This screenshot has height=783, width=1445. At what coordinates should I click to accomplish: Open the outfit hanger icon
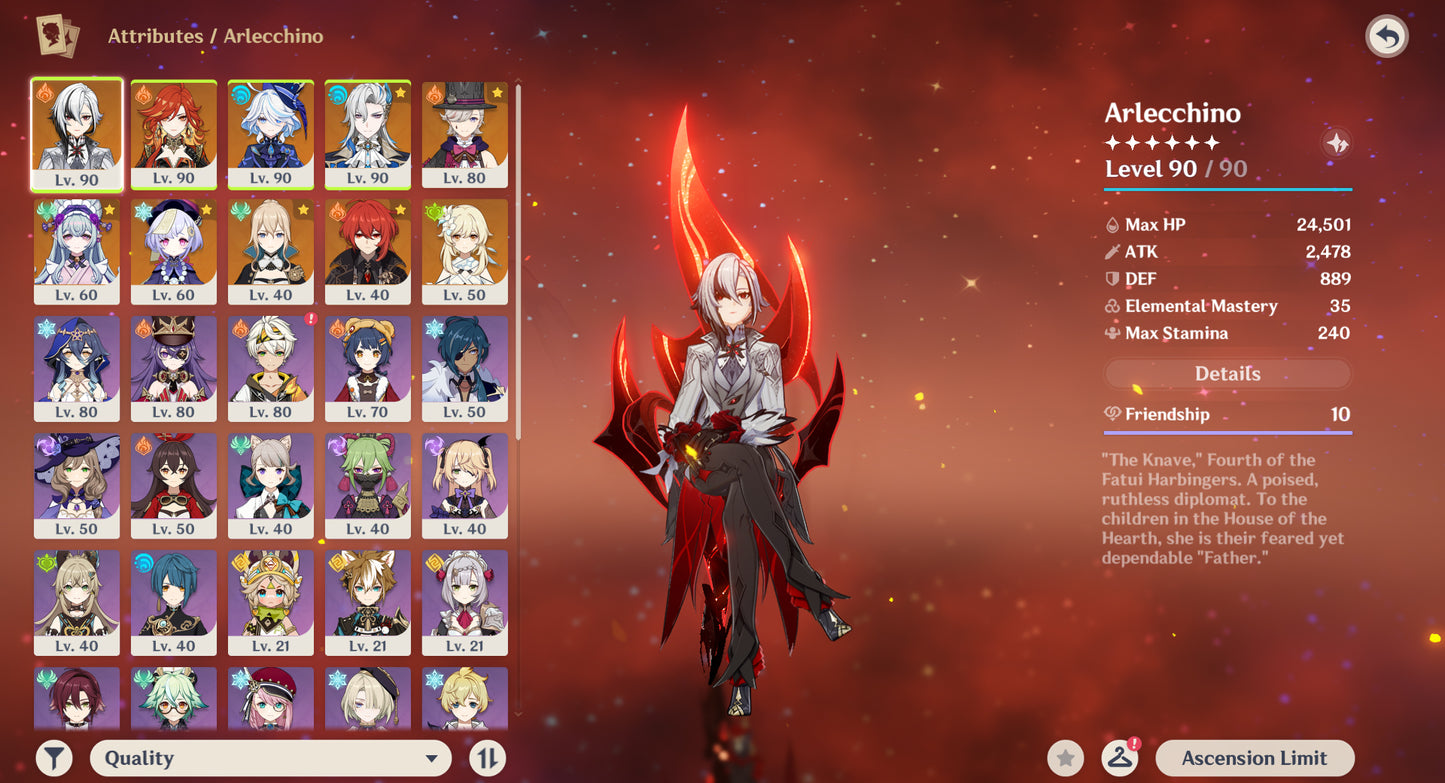pyautogui.click(x=1120, y=758)
